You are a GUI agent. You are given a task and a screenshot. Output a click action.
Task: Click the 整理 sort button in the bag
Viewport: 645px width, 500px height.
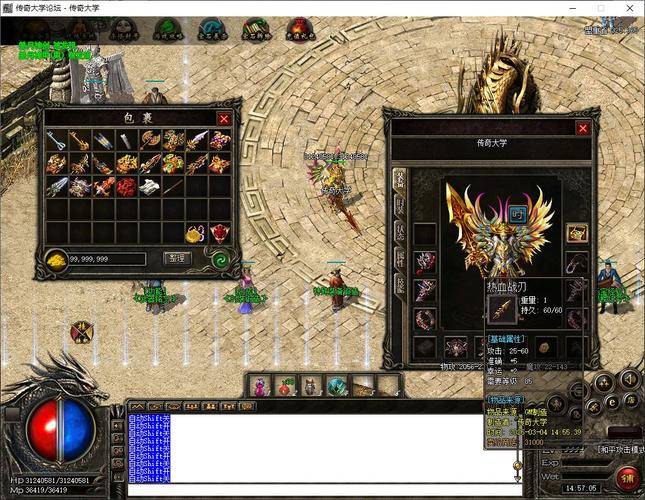(x=175, y=258)
